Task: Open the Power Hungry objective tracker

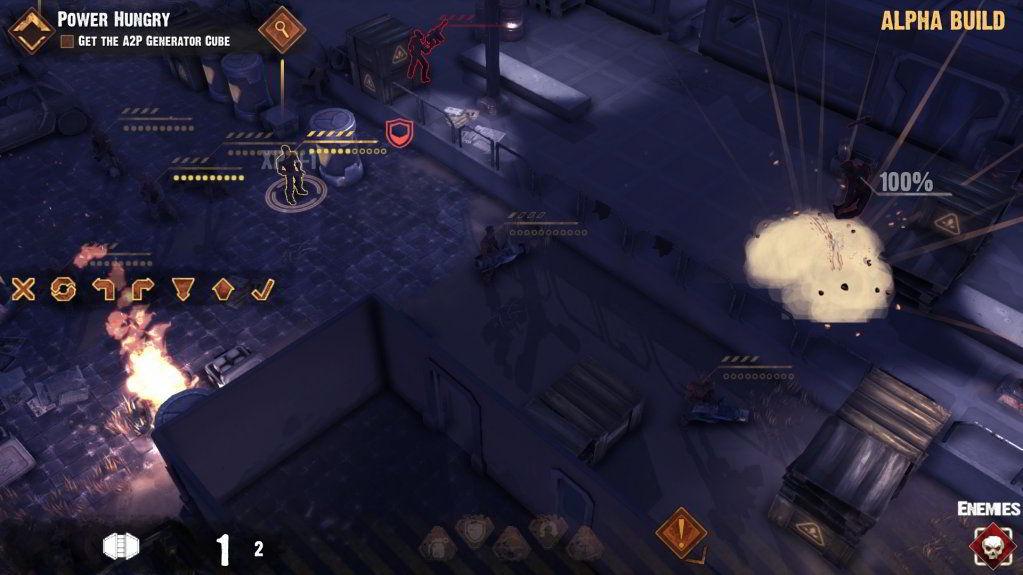Action: point(28,27)
